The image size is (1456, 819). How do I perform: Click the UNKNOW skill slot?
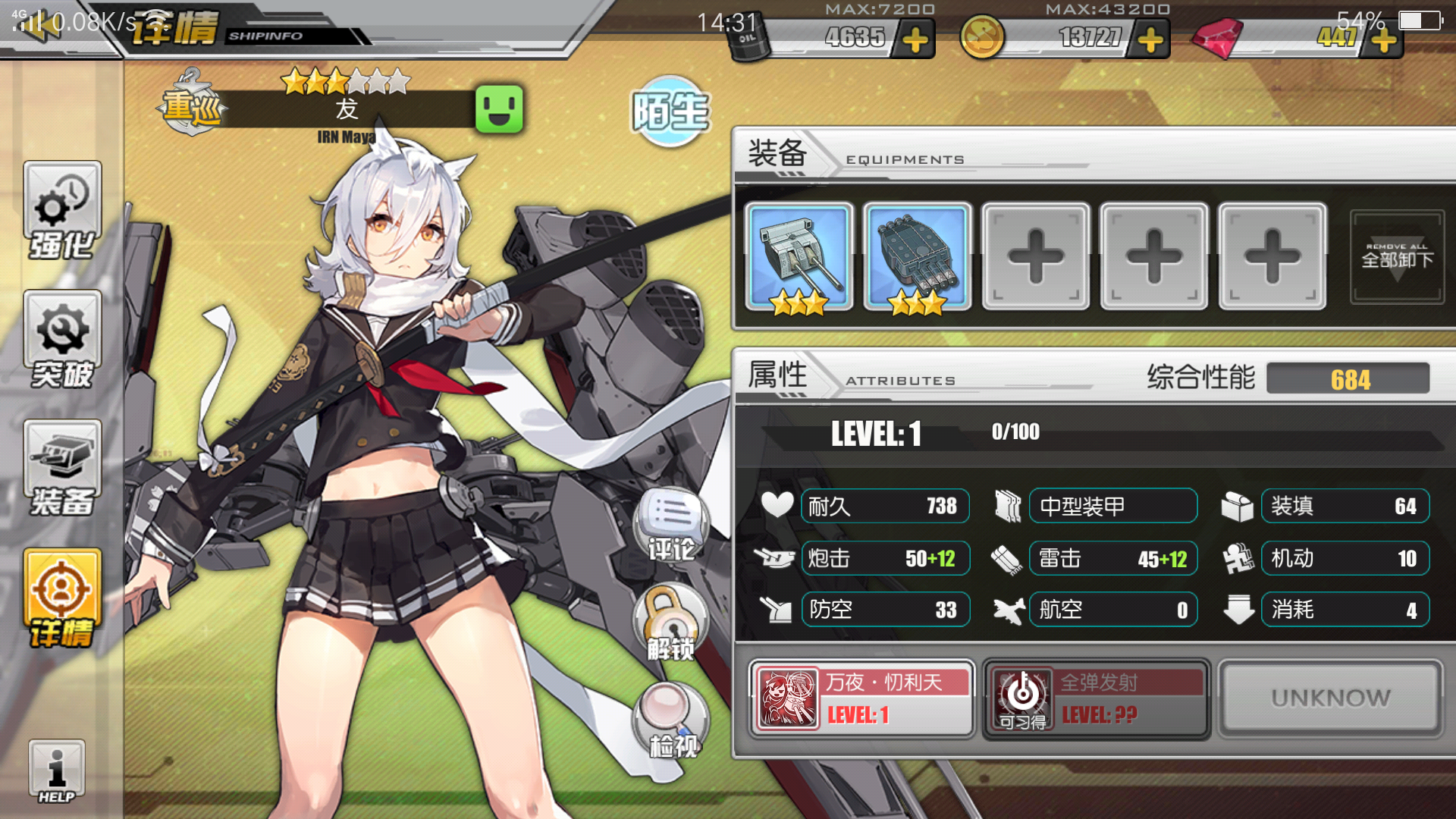click(1330, 698)
